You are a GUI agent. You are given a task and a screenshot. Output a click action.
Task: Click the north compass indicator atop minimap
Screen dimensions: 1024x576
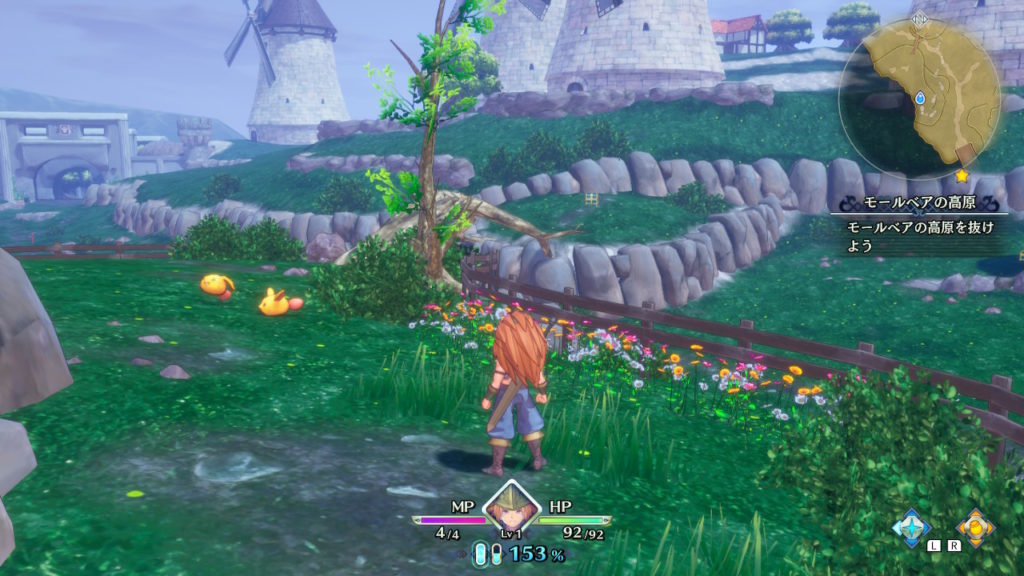click(920, 18)
